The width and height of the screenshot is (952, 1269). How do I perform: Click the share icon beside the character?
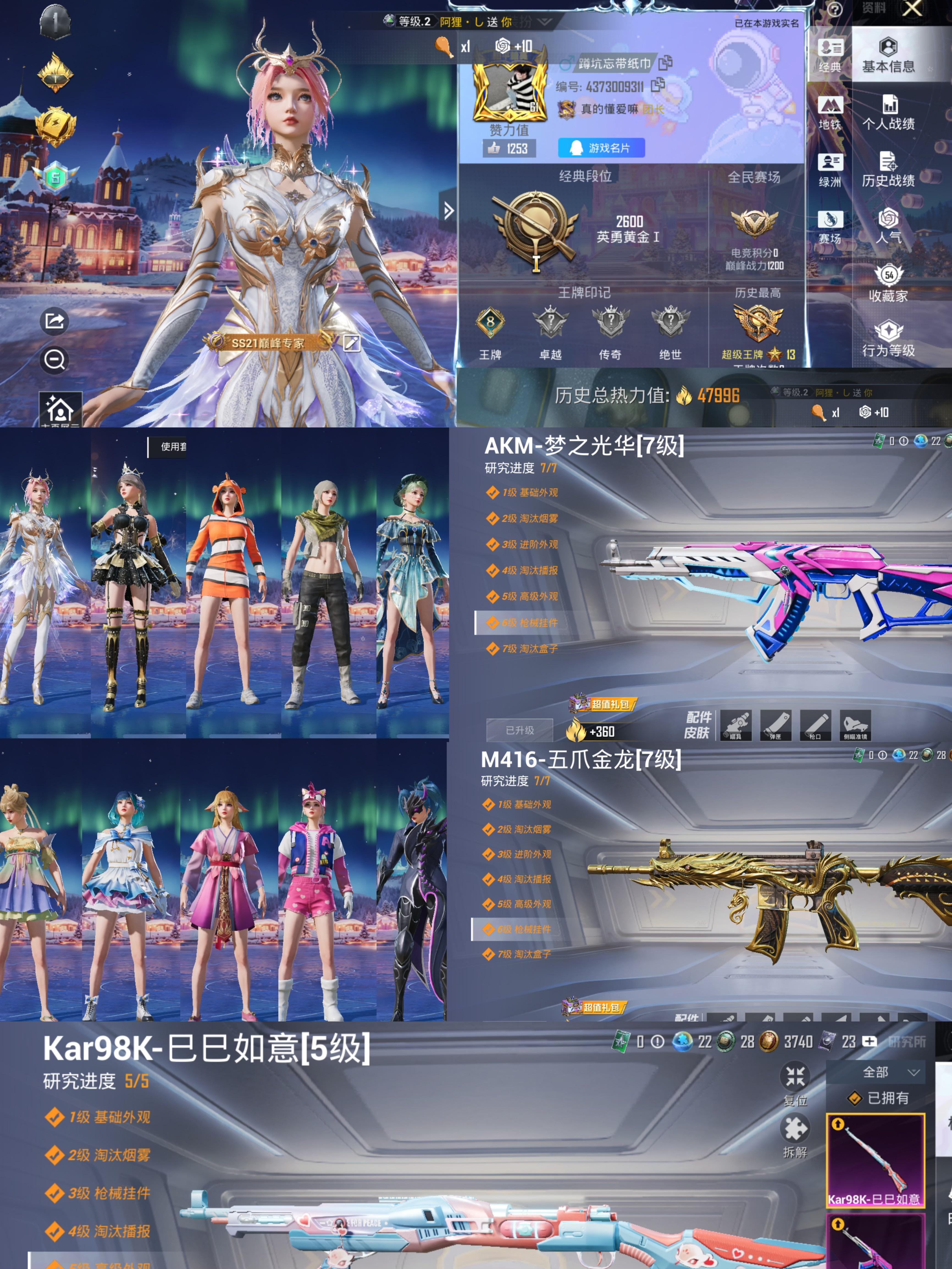[x=54, y=321]
